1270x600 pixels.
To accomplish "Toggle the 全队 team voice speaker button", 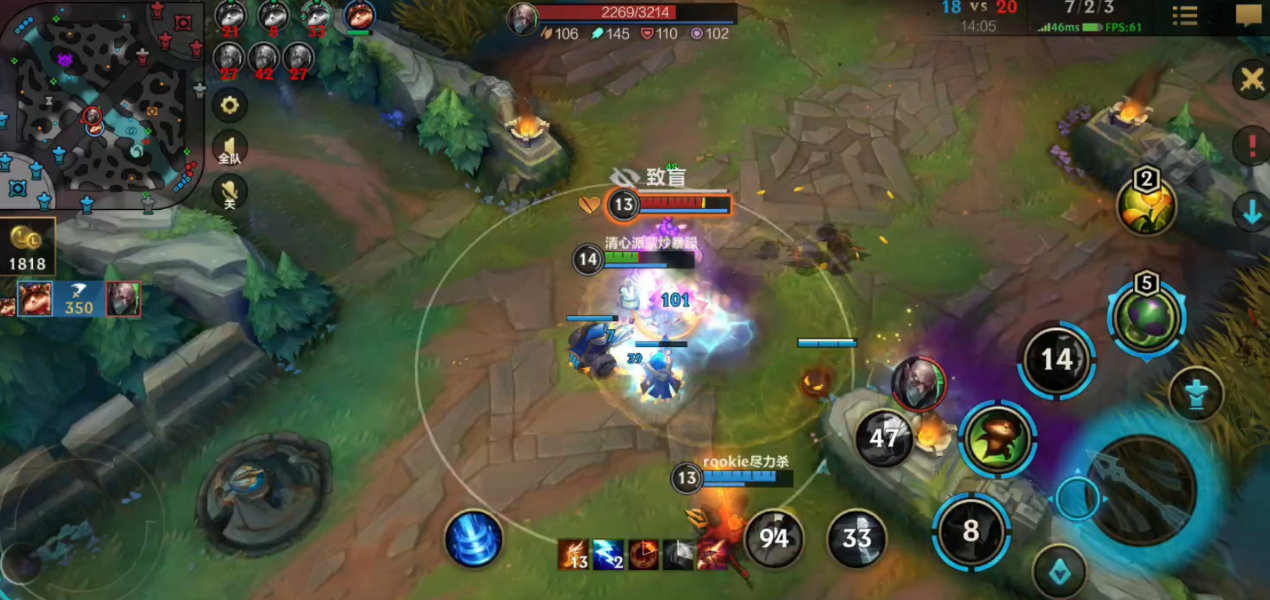I will coord(230,148).
